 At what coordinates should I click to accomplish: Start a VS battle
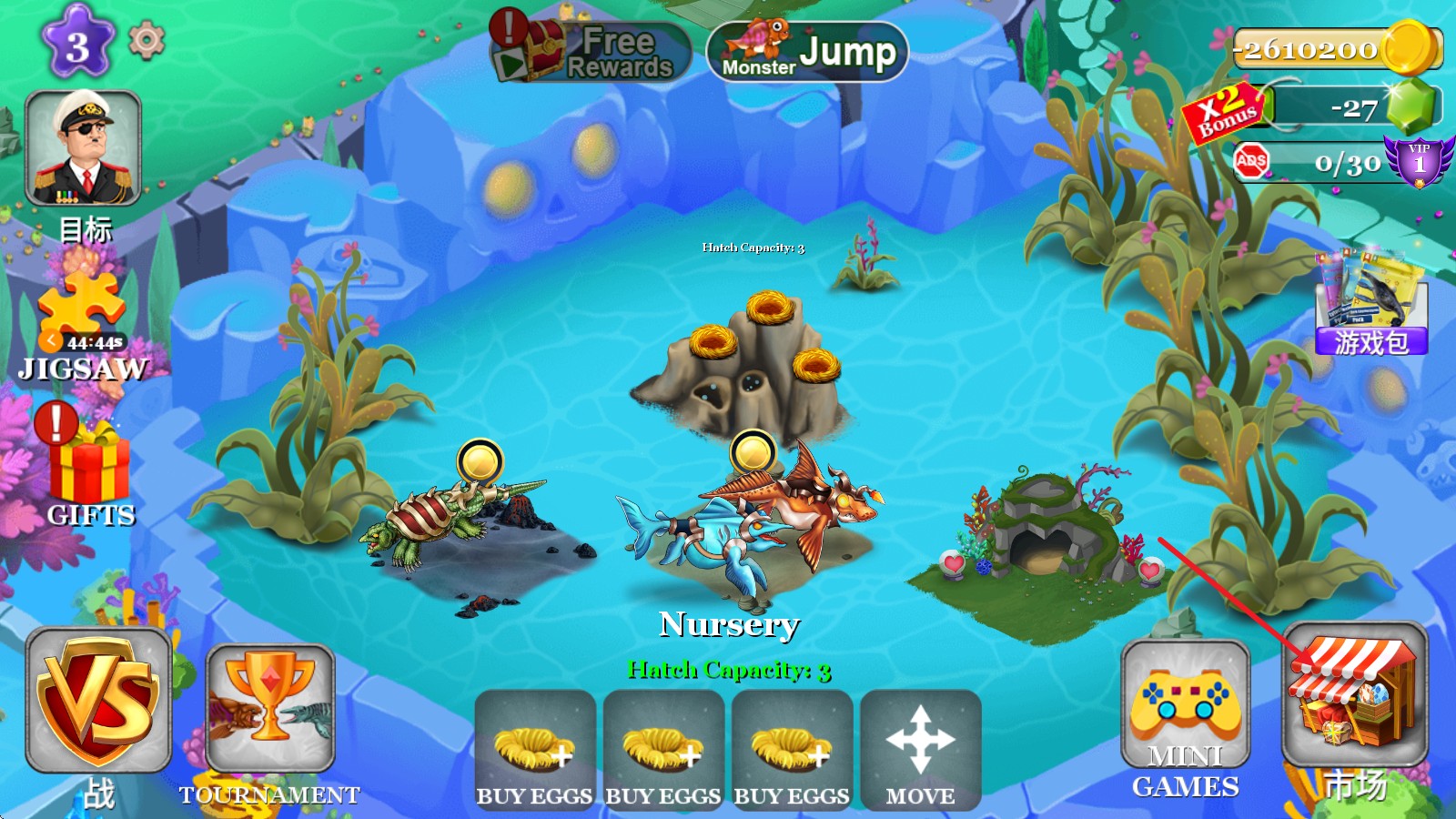point(98,701)
